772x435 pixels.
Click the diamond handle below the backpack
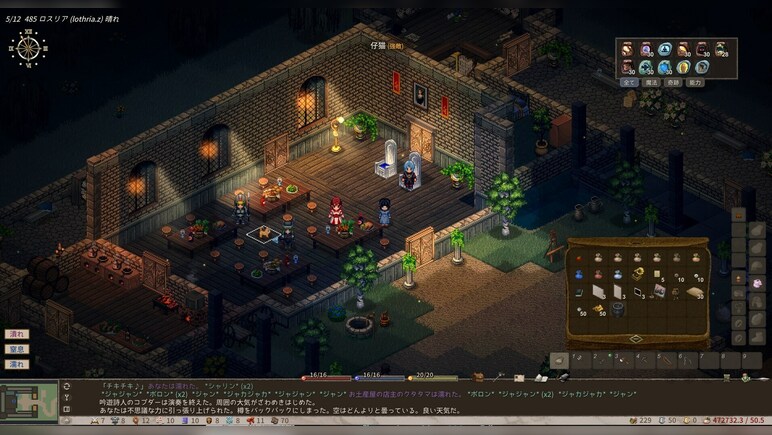(635, 338)
